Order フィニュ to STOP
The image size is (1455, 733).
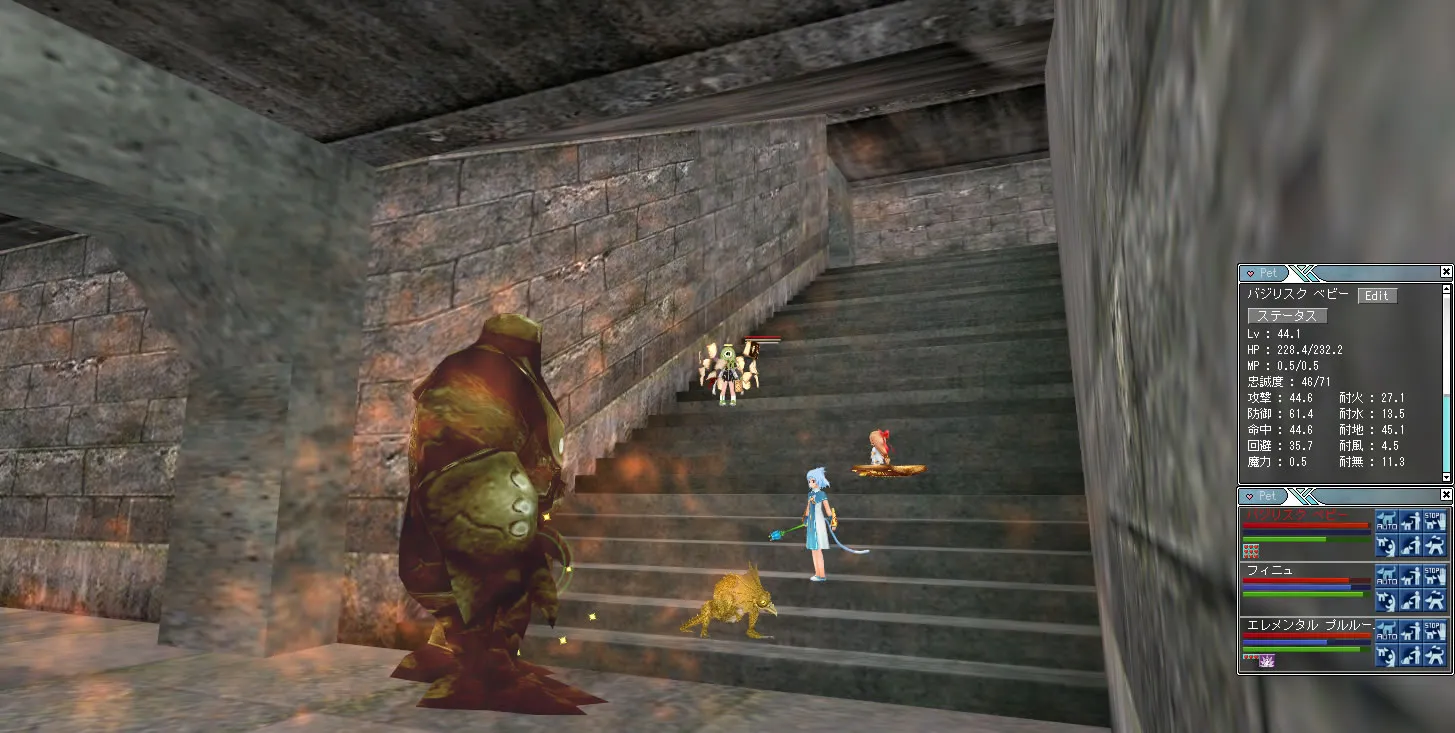pyautogui.click(x=1434, y=575)
